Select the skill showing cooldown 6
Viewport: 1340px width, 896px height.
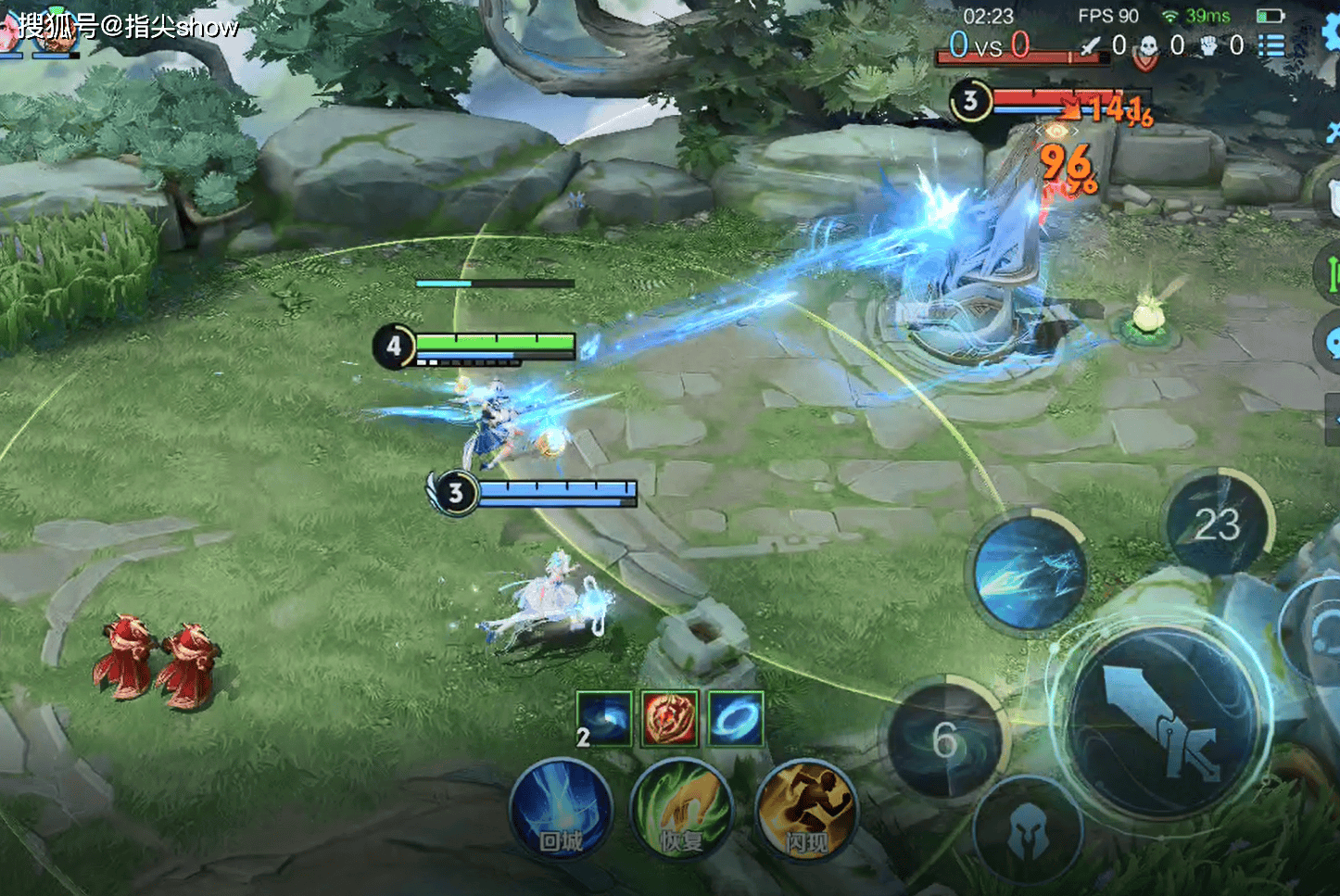point(945,739)
